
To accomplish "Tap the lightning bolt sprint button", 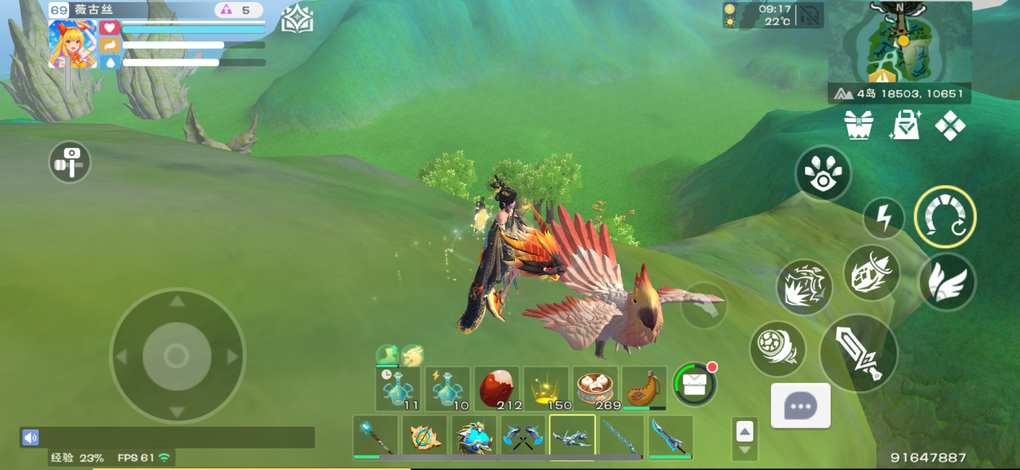I will (883, 217).
